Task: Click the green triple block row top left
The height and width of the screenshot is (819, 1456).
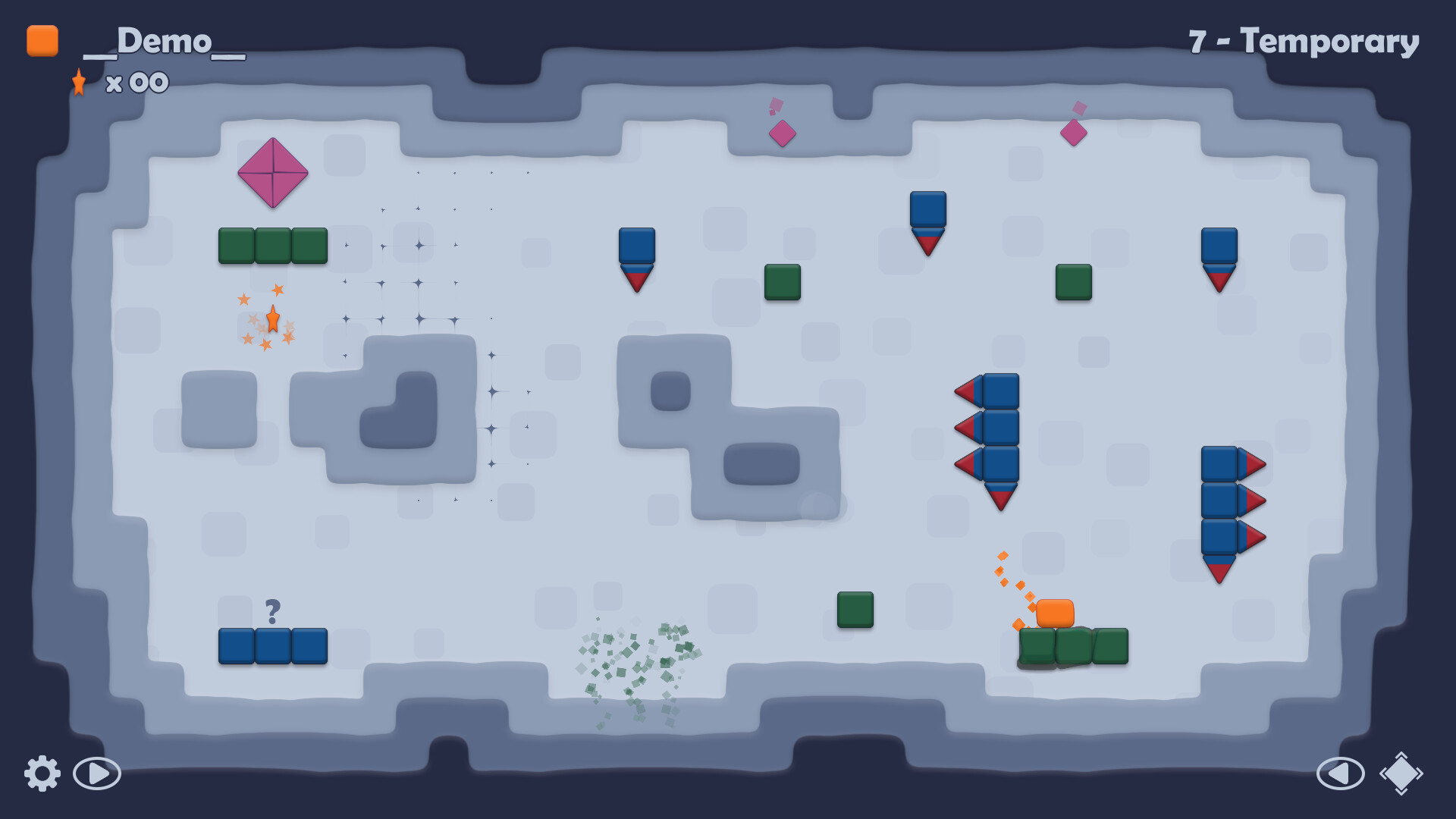Action: point(273,244)
